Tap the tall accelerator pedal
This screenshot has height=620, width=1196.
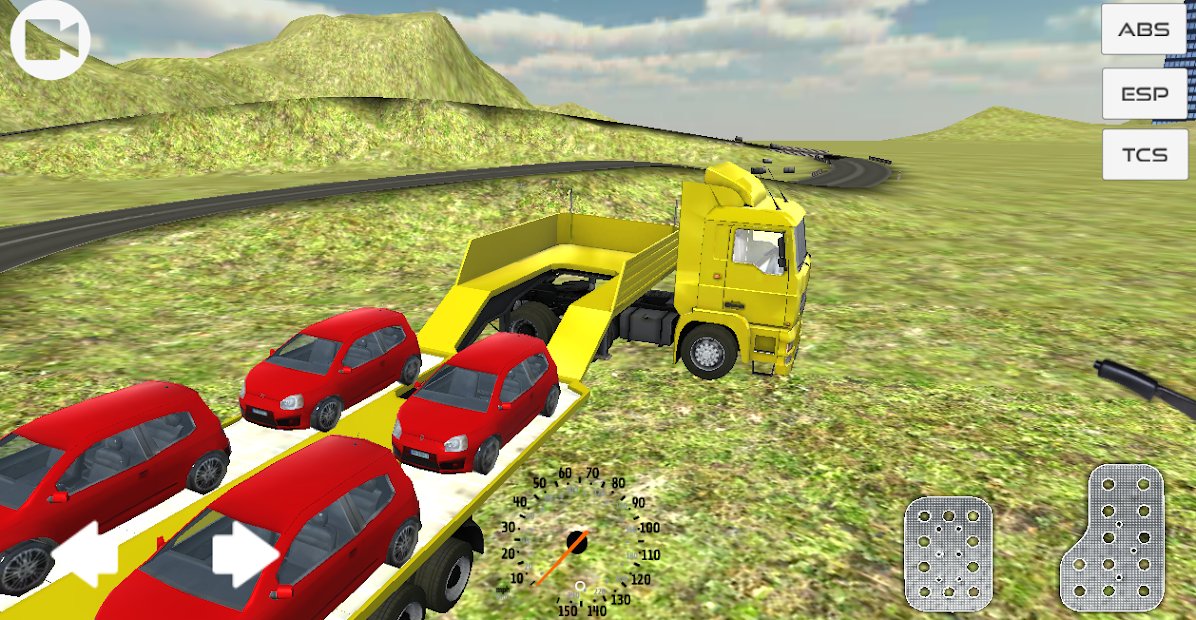tap(1115, 538)
